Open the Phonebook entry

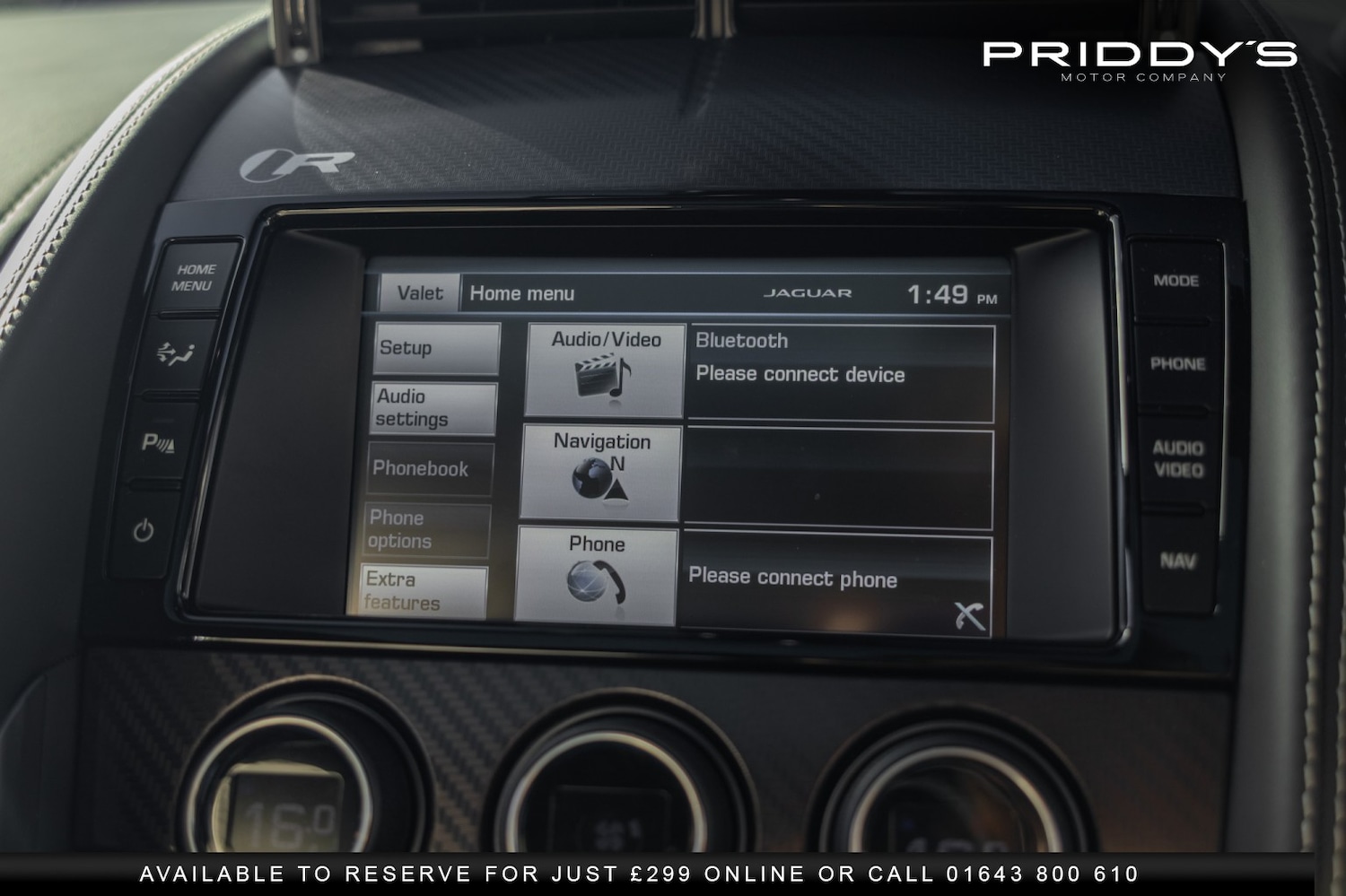click(x=430, y=468)
